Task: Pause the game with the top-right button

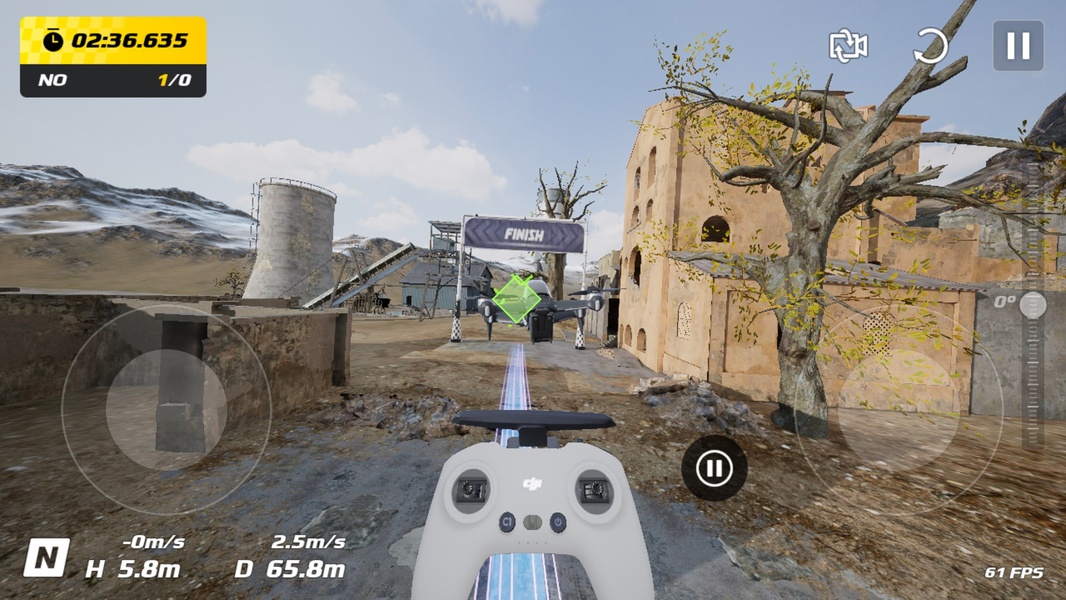Action: pyautogui.click(x=1017, y=46)
